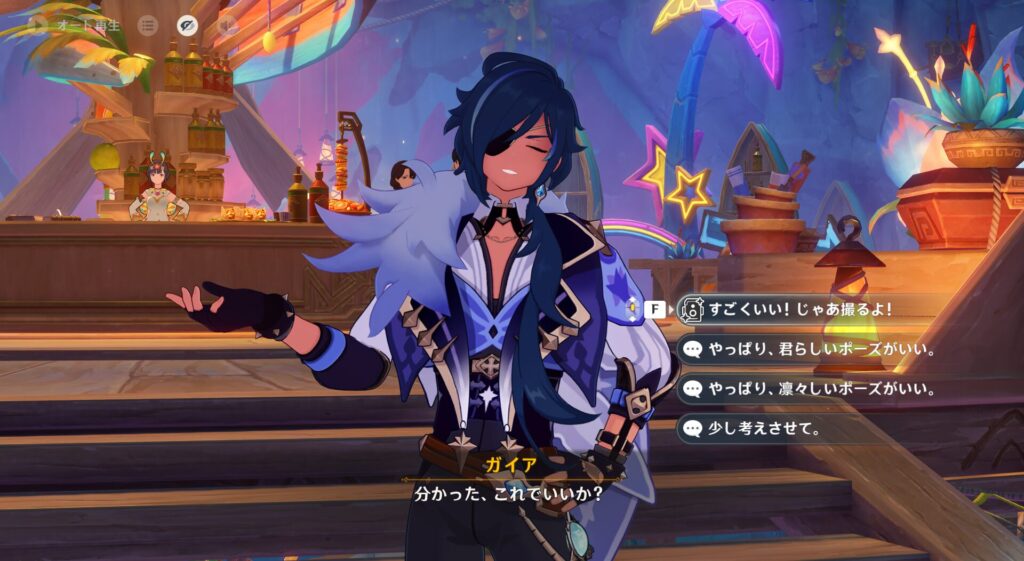Hide the interface with the eye icon
The height and width of the screenshot is (561, 1024).
187,25
